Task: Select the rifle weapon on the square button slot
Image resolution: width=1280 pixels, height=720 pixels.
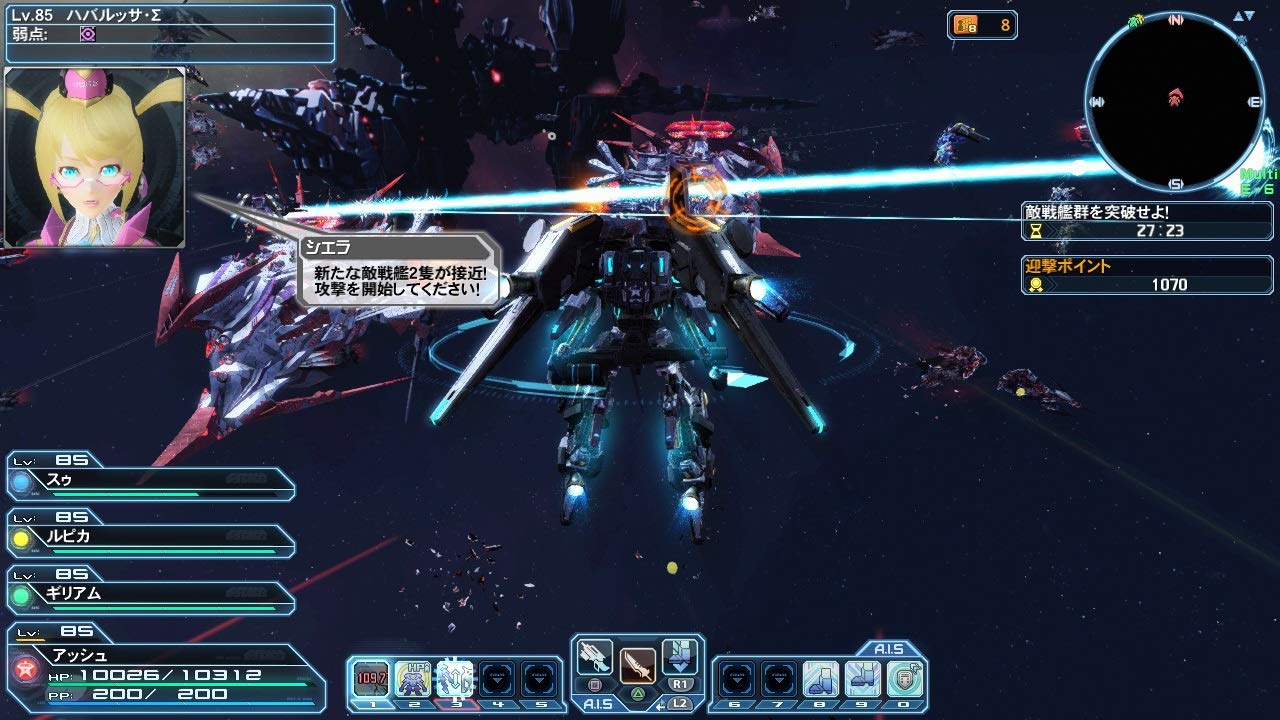Action: click(594, 665)
